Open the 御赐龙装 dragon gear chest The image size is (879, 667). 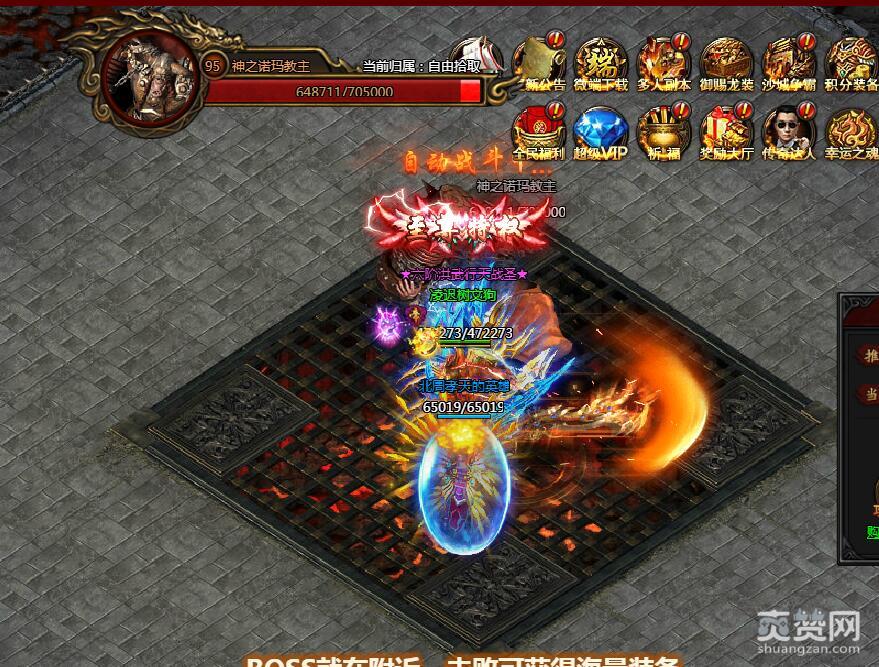(x=726, y=61)
